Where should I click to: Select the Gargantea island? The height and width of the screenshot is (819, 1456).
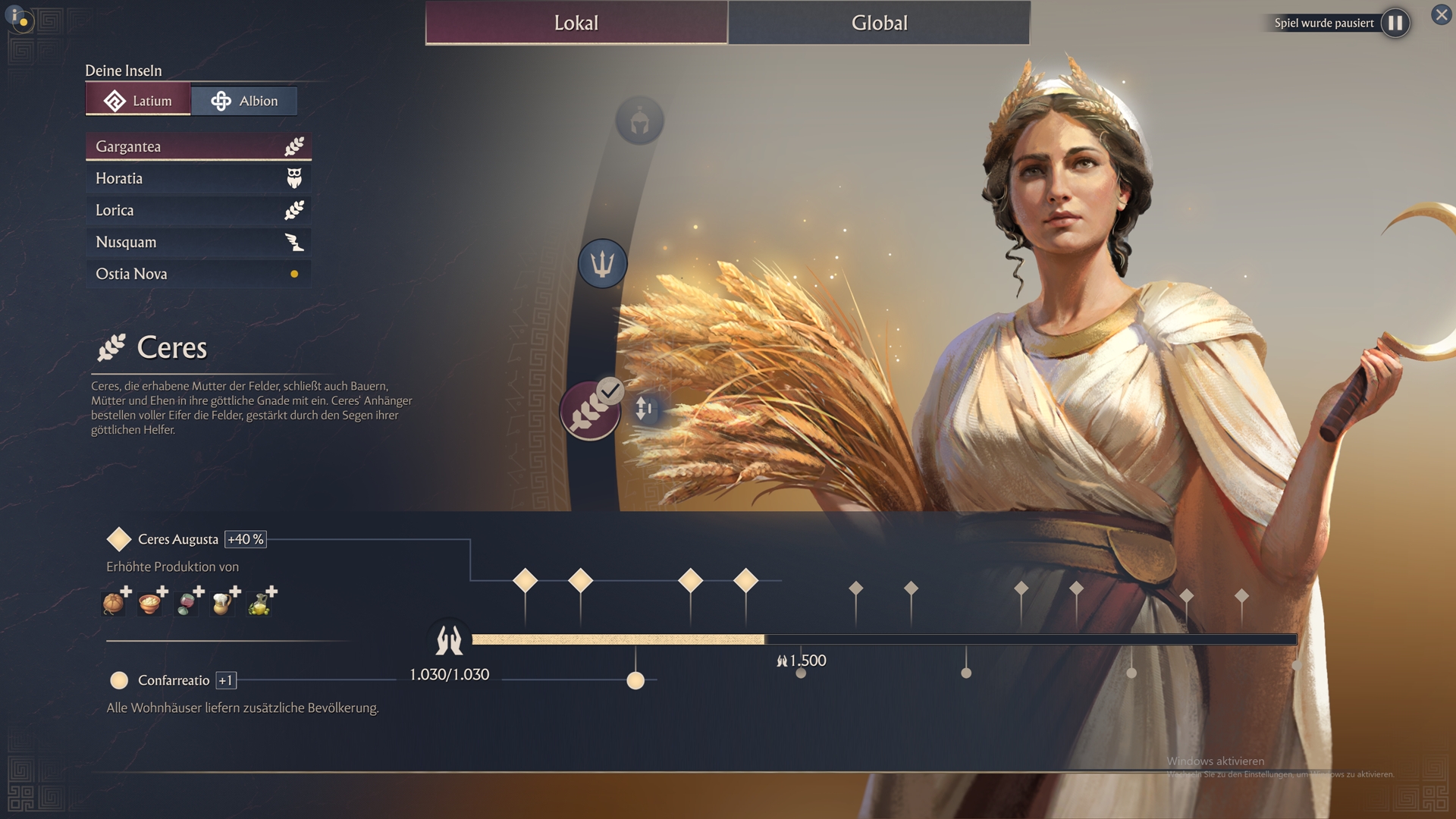(x=198, y=146)
